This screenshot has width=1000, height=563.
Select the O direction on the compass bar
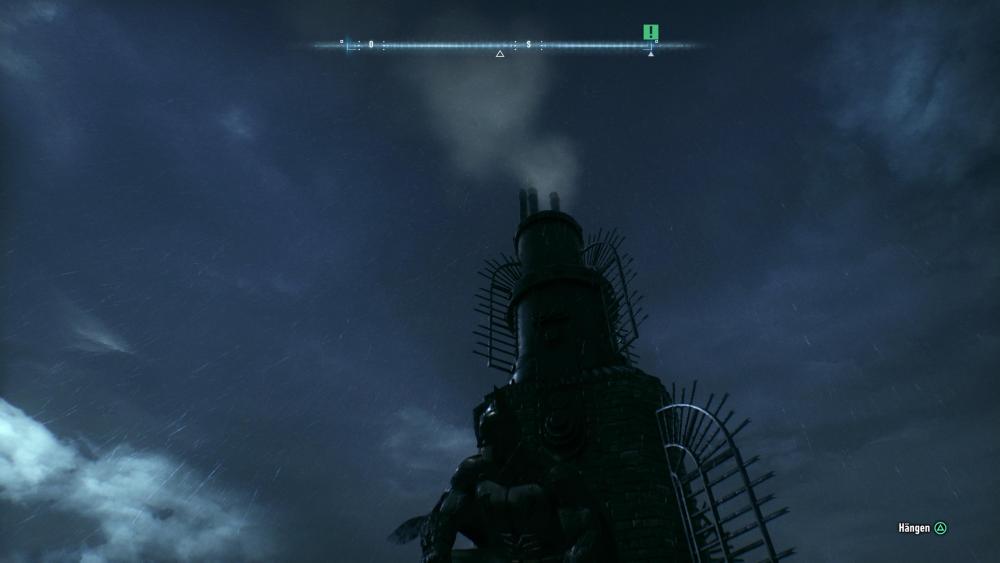tap(371, 44)
